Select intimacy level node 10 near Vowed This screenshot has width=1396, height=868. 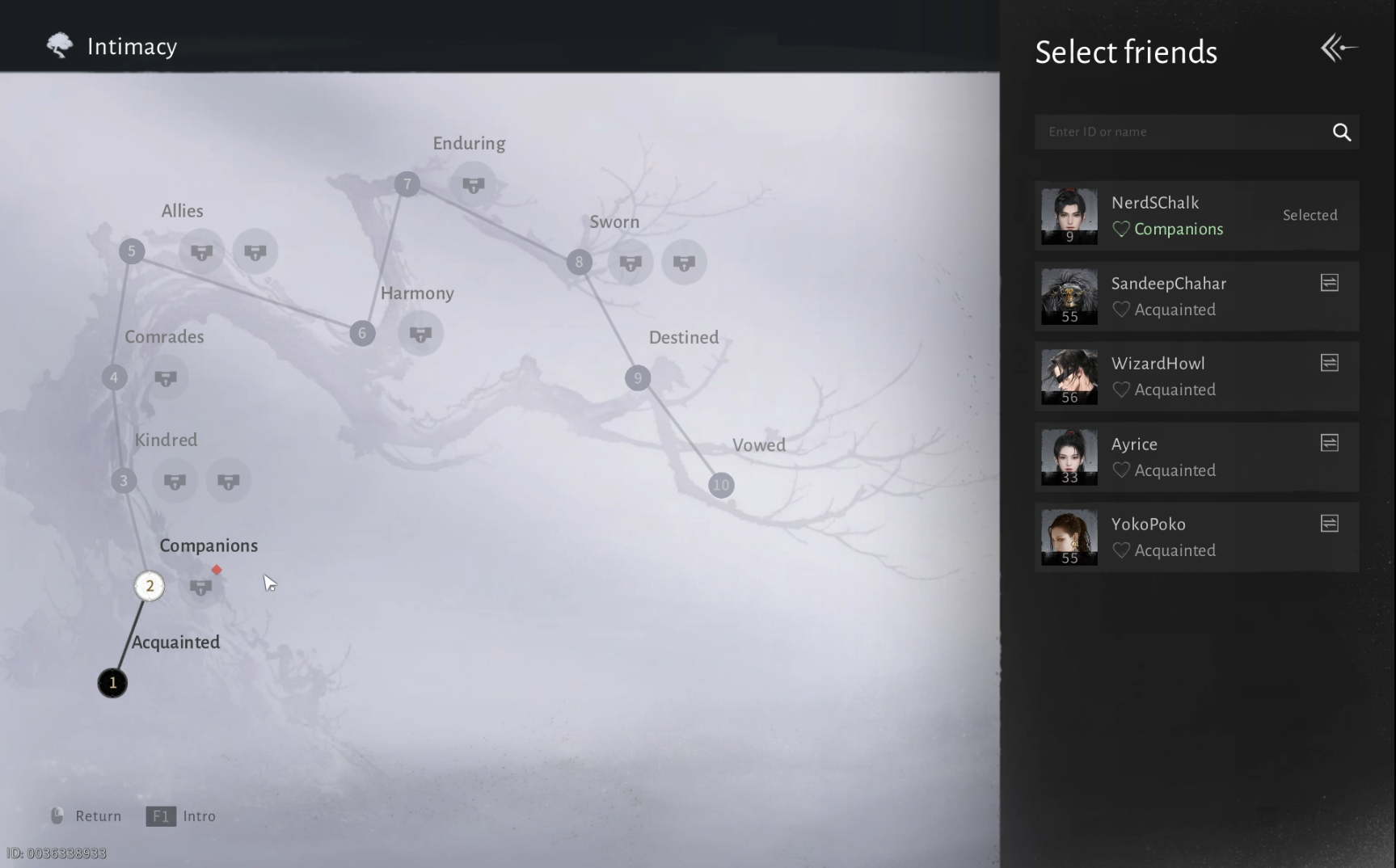pos(720,485)
